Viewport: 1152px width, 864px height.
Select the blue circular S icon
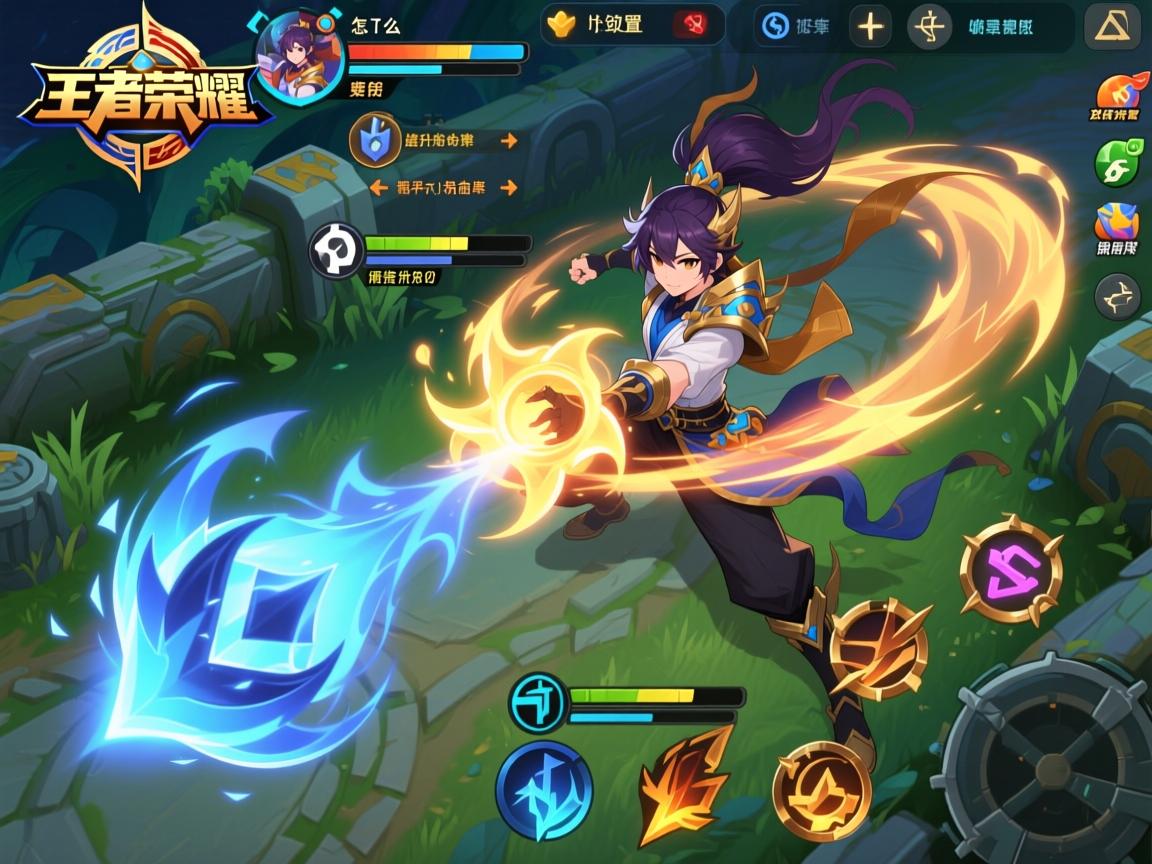775,26
